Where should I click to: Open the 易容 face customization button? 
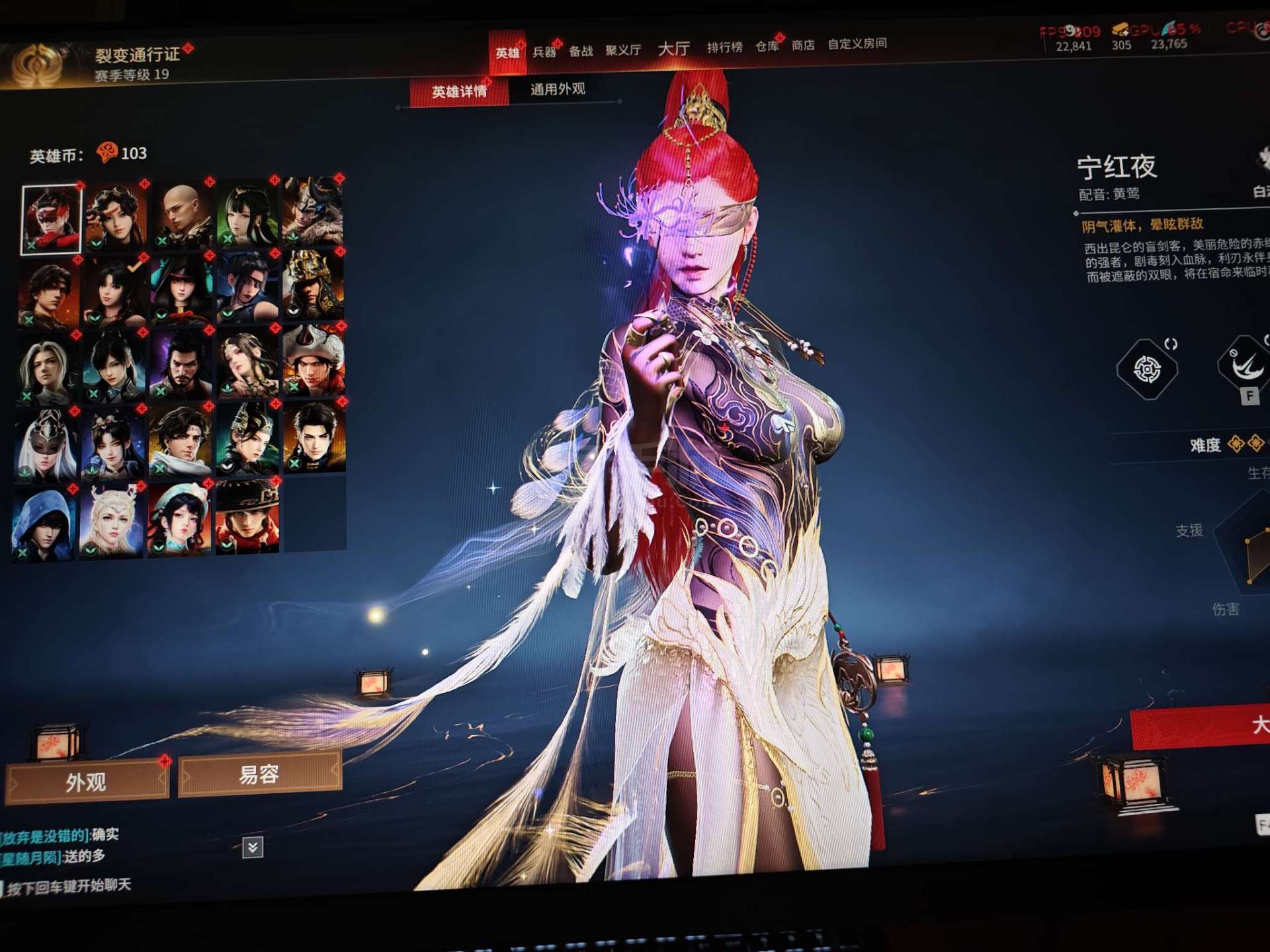pyautogui.click(x=259, y=774)
